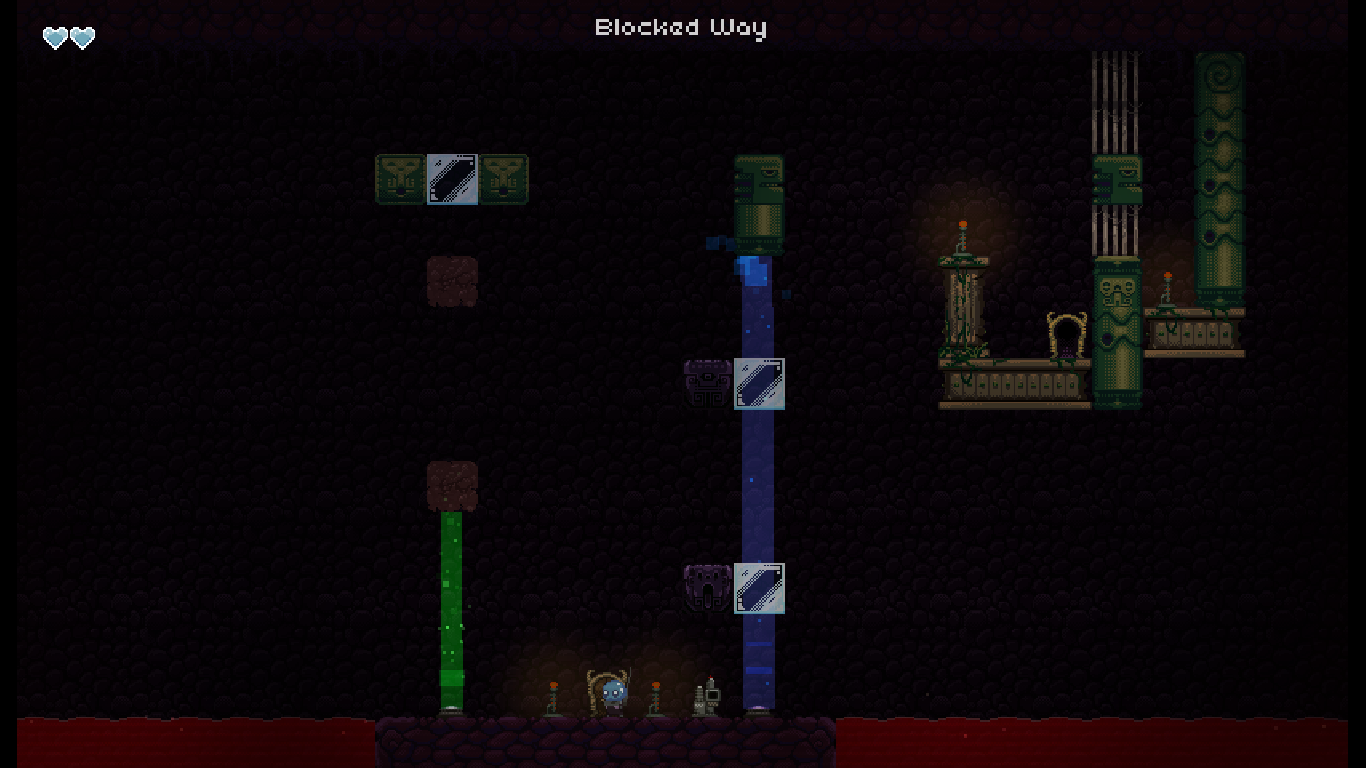
Task: Open the golden arch doorway on the right platform
Action: pyautogui.click(x=1064, y=335)
